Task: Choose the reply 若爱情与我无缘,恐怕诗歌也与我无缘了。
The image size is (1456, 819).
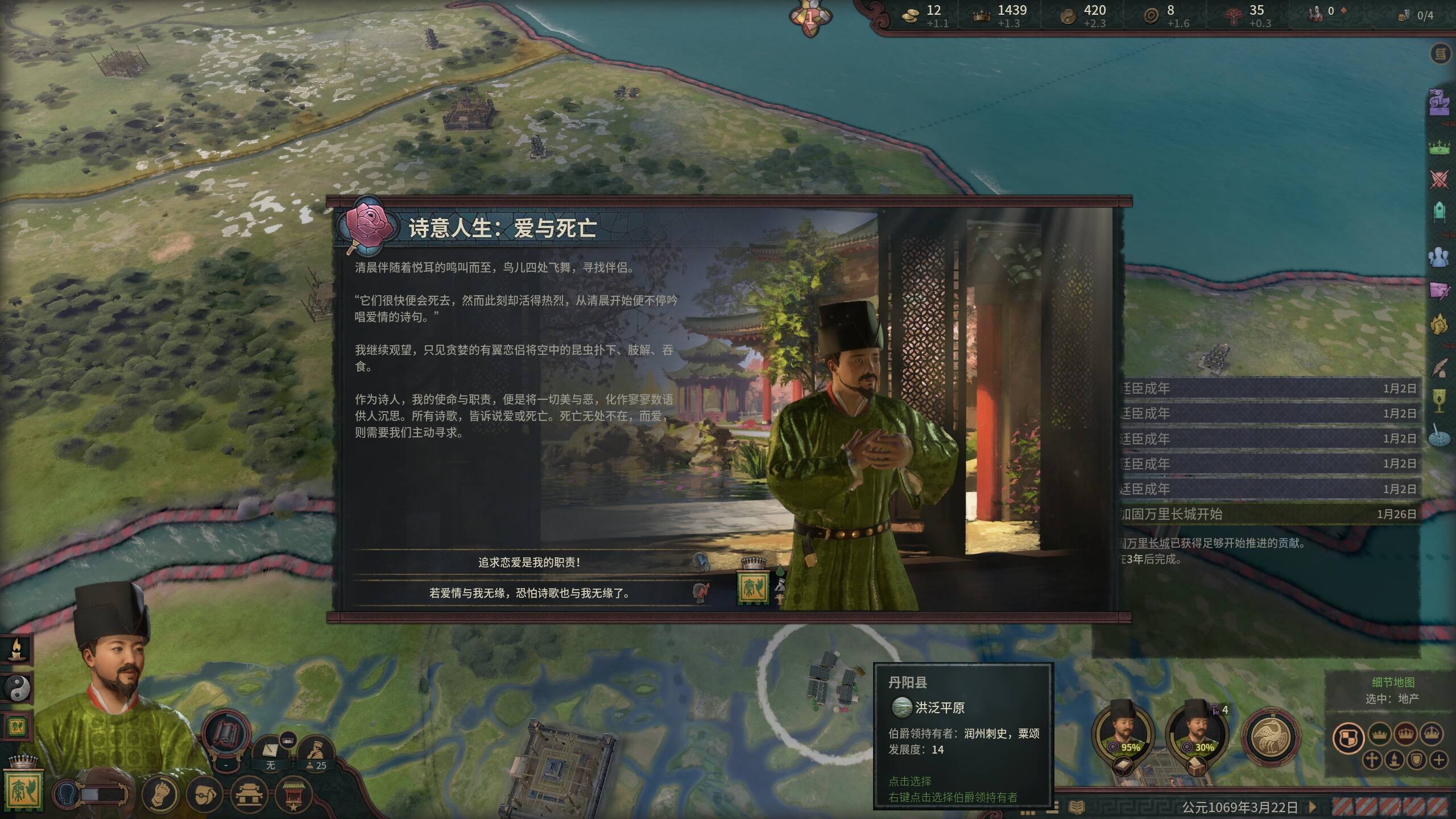Action: point(529,593)
